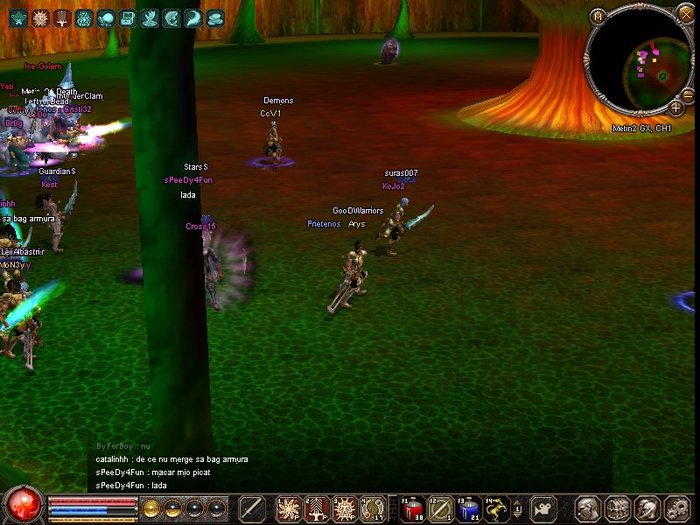The image size is (700, 525).
Task: Zoom in the minimap with the plus button
Action: point(676,106)
